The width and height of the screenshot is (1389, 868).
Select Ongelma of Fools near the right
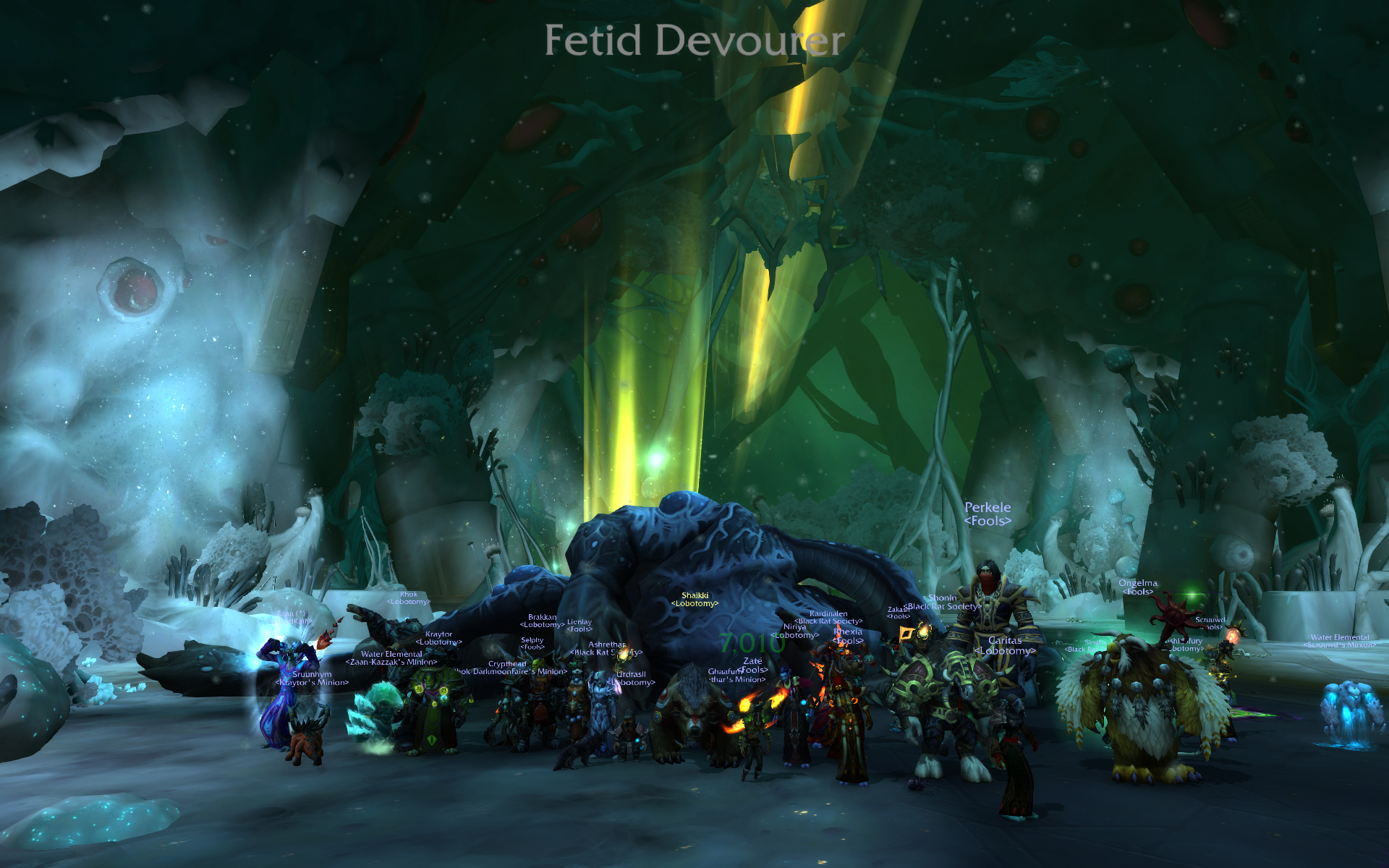[x=1139, y=586]
